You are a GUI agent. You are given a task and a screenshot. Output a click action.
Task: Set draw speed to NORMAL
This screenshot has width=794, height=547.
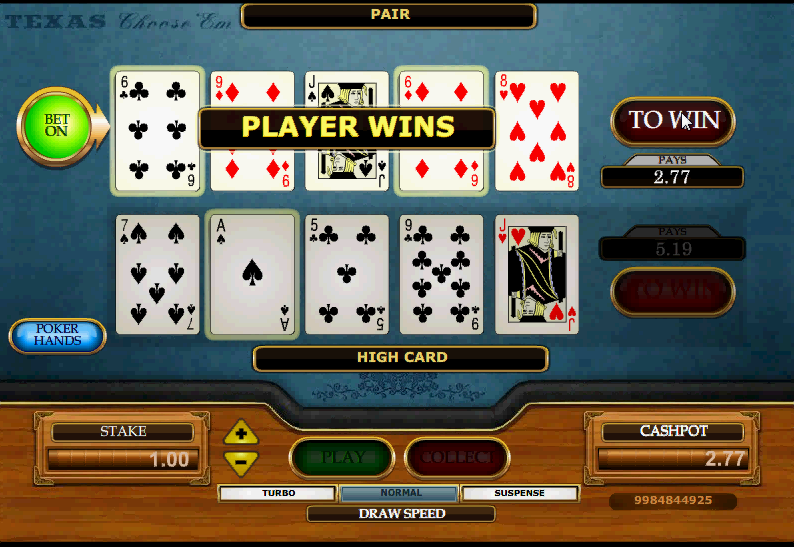coord(400,493)
